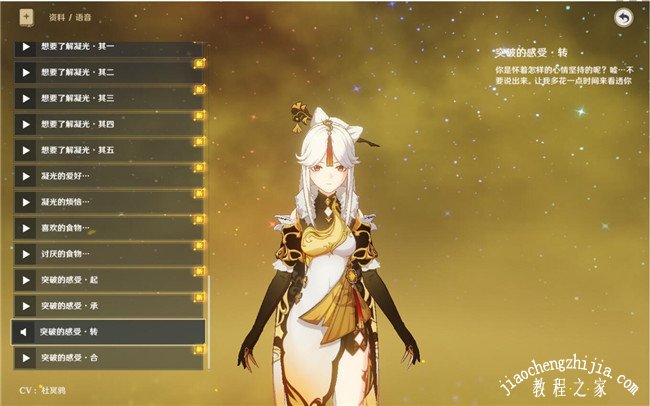
Task: Open the 凝光的爱好 voice entry
Action: point(108,177)
